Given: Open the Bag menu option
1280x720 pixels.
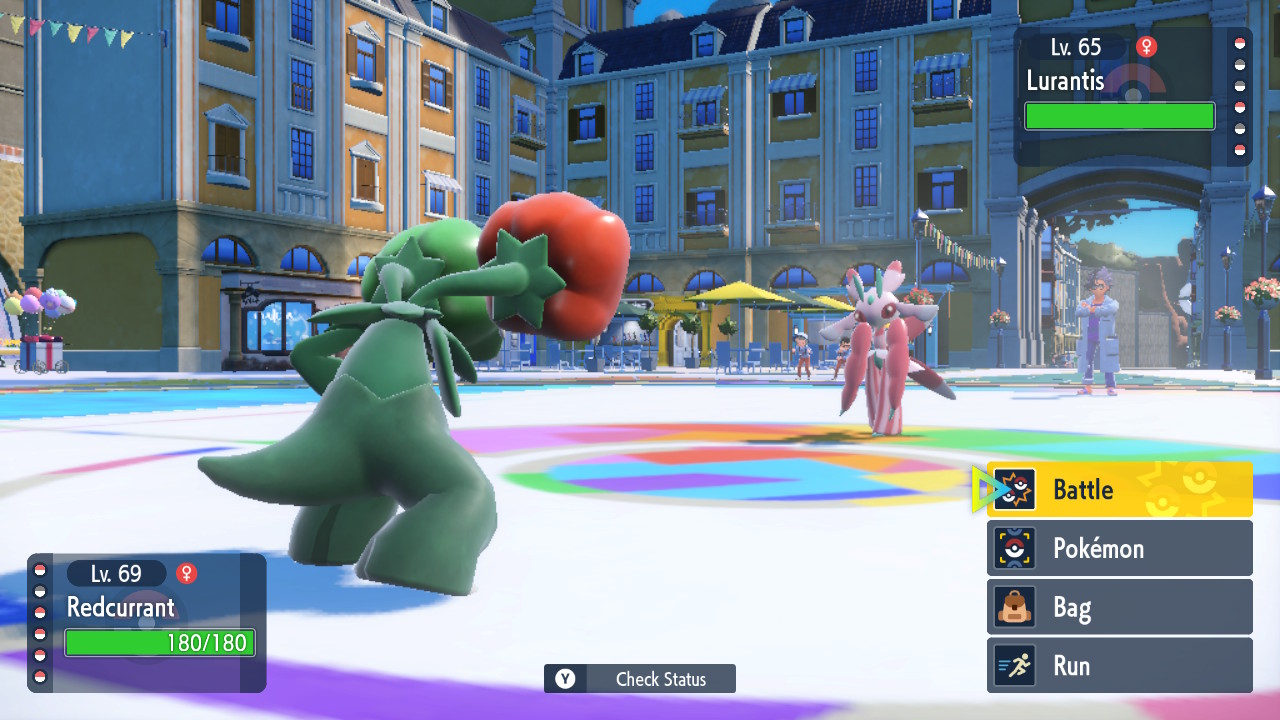Looking at the screenshot, I should pyautogui.click(x=1119, y=607).
